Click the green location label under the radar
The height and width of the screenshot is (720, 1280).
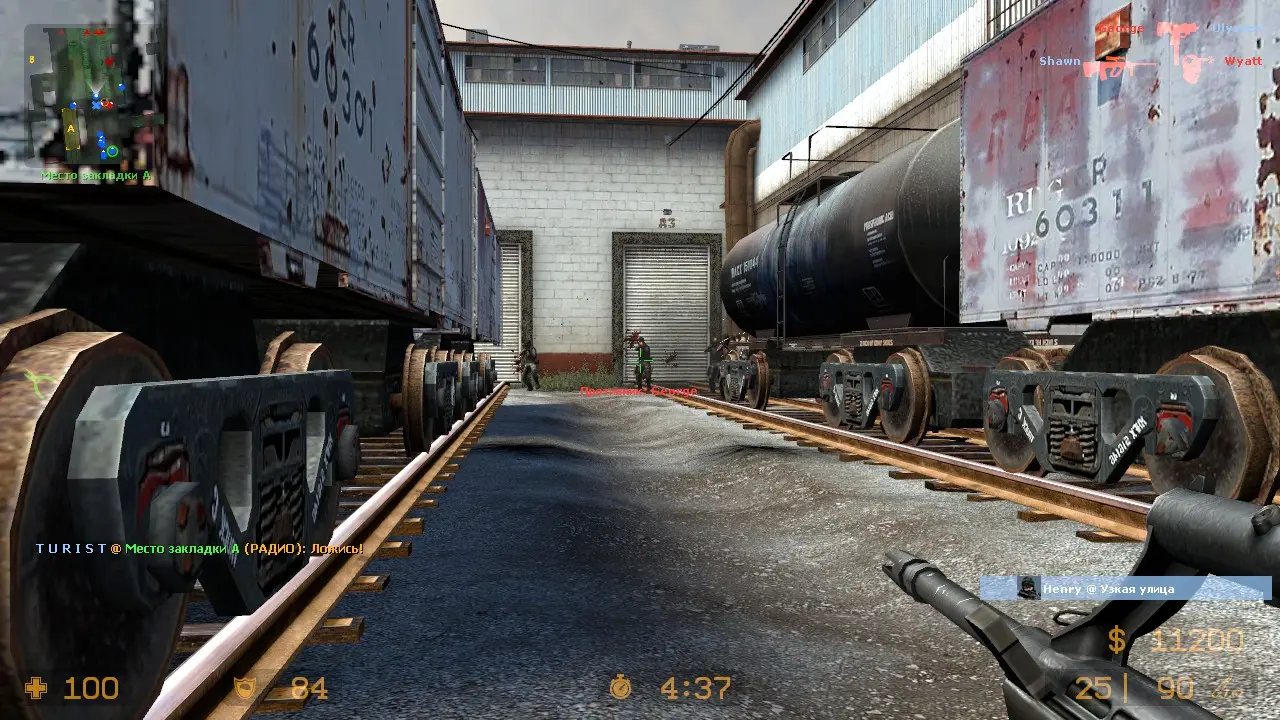click(x=96, y=175)
